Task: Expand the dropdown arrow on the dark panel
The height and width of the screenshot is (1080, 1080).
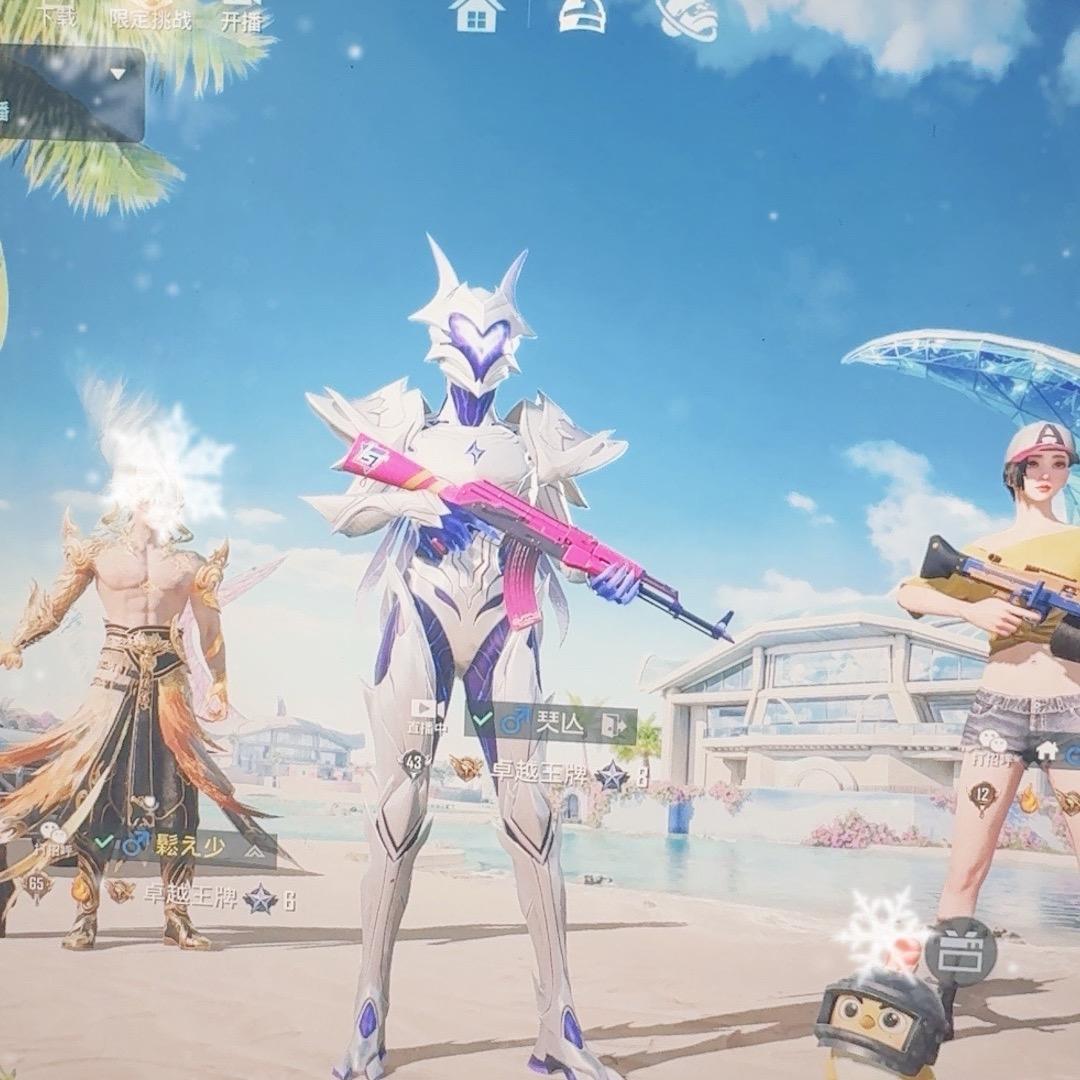Action: [118, 74]
